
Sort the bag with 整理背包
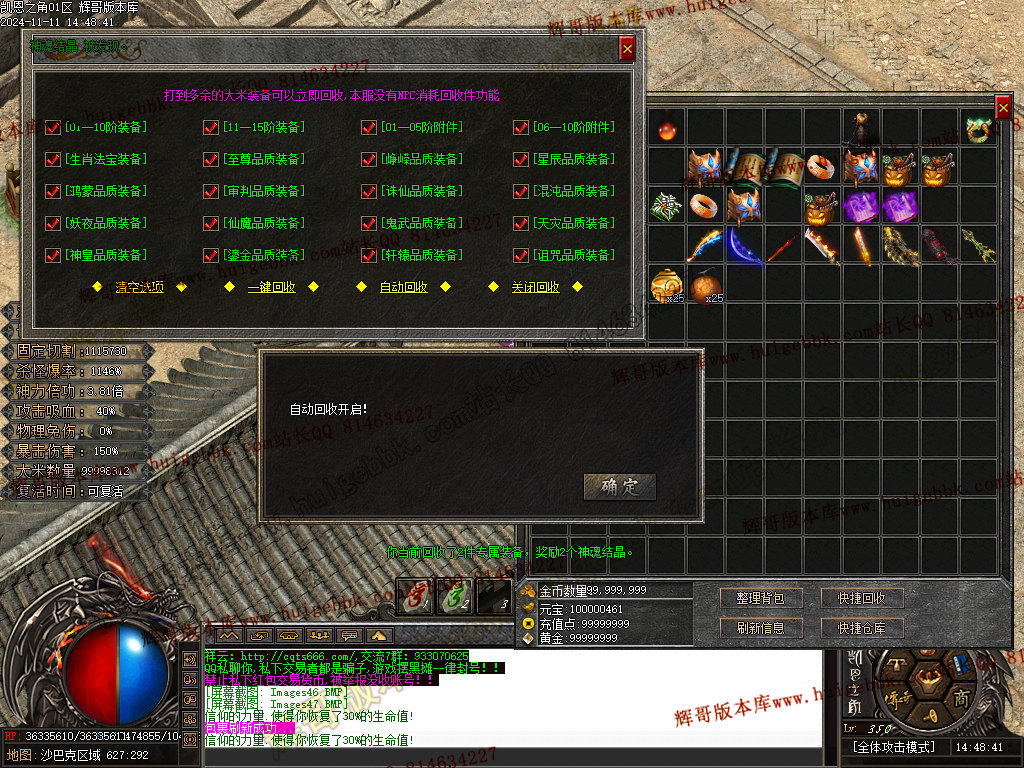[760, 598]
